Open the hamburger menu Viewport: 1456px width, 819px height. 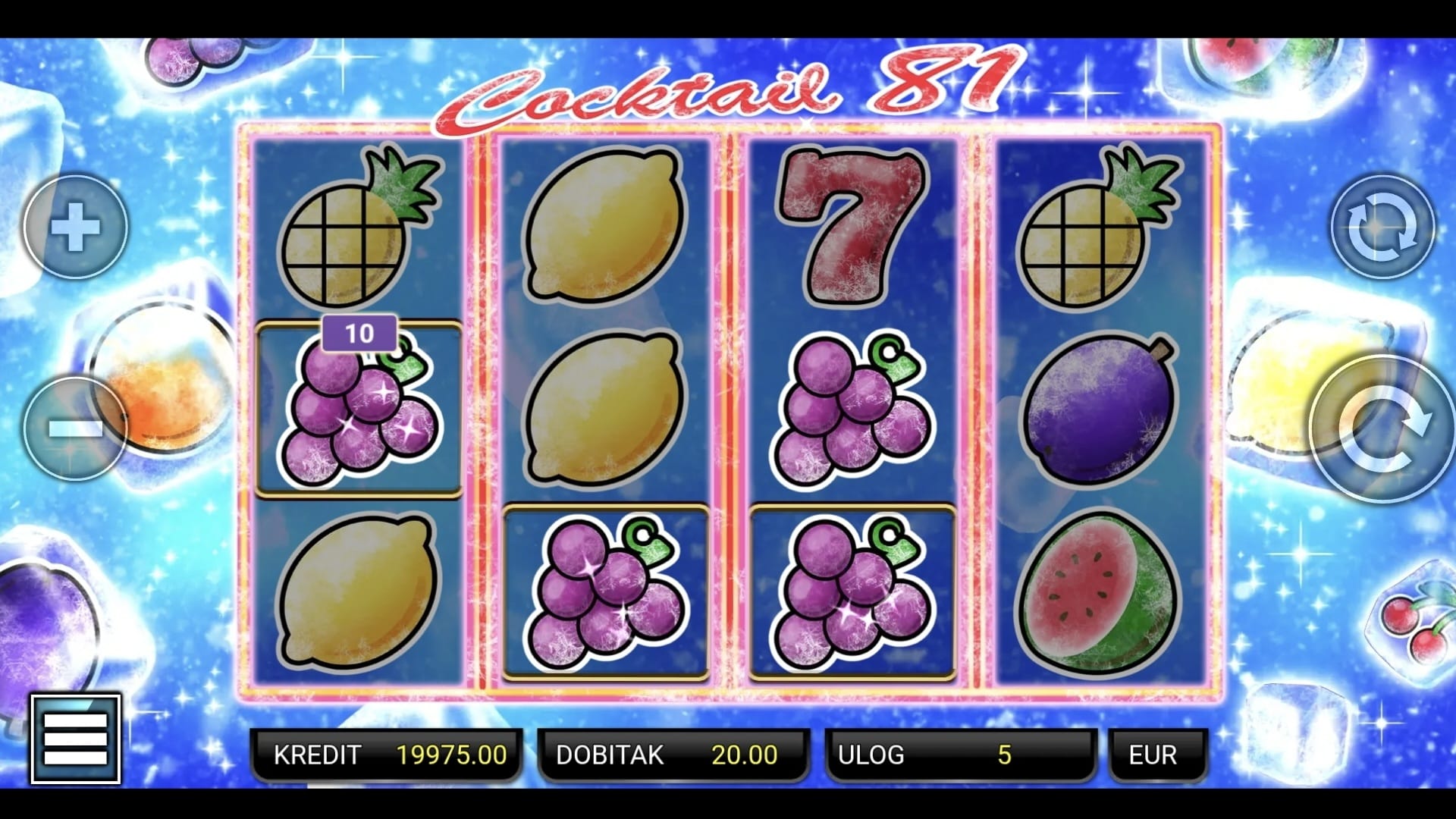76,738
